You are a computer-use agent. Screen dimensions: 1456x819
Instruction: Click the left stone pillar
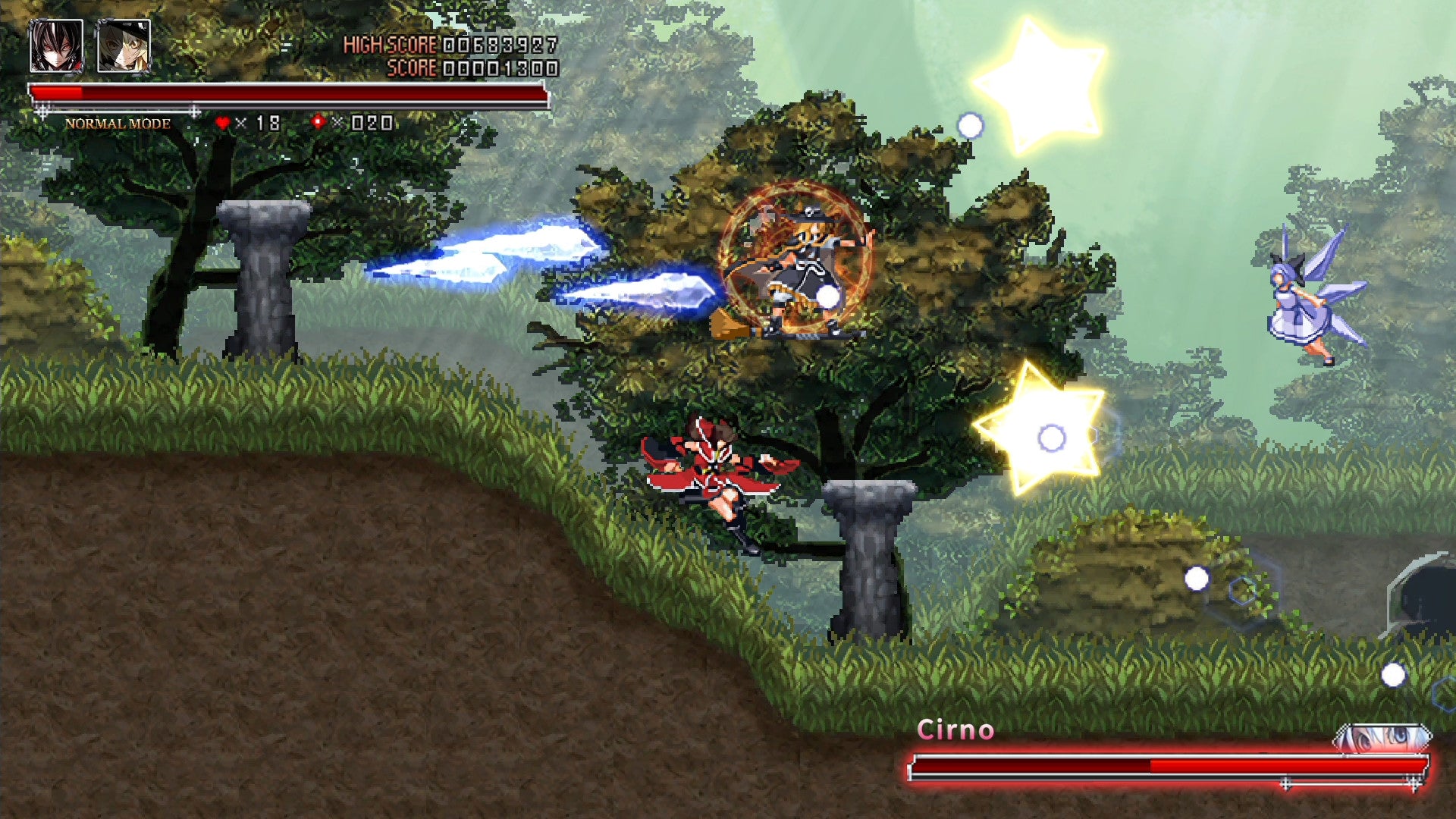coord(265,281)
